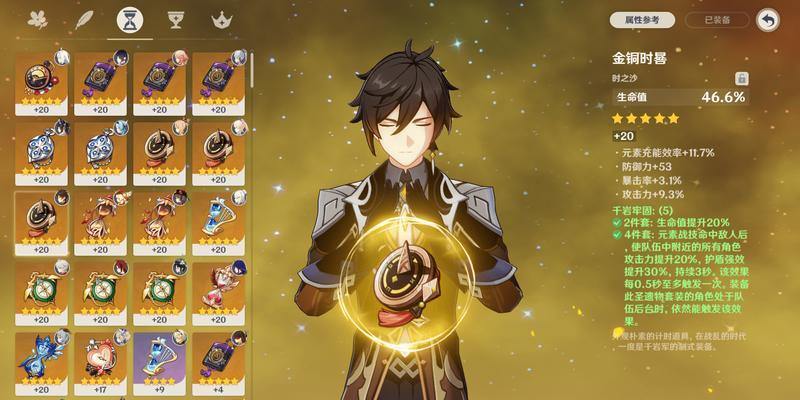This screenshot has height=400, width=800.
Task: Click the back arrow button
Action: click(768, 19)
